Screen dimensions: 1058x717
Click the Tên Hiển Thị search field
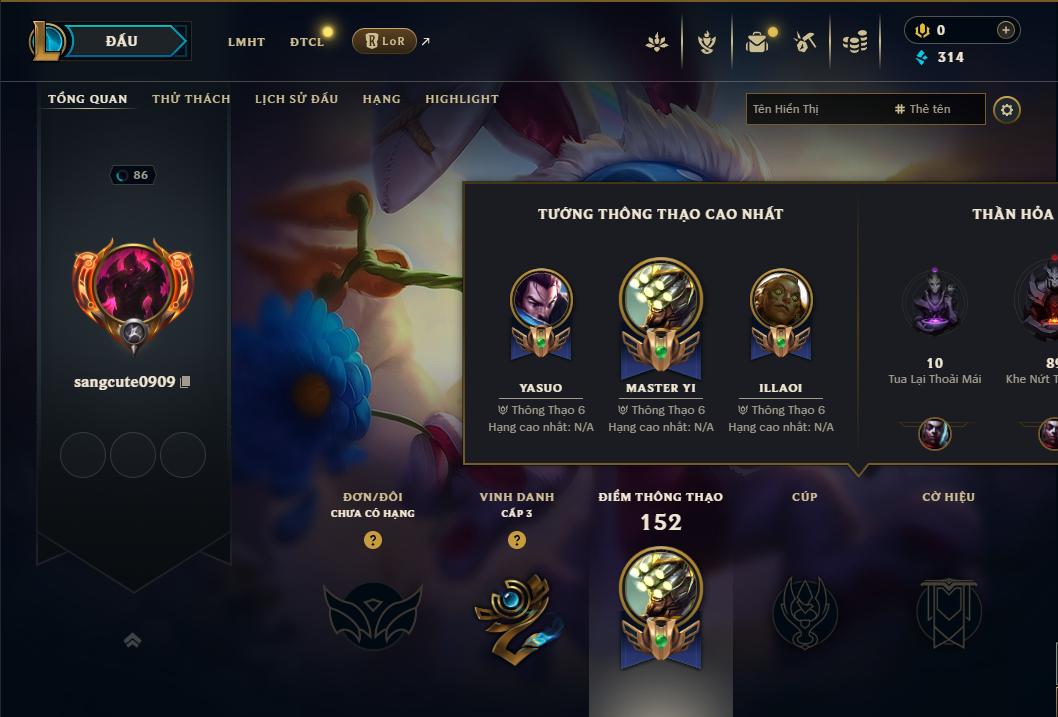tap(815, 109)
